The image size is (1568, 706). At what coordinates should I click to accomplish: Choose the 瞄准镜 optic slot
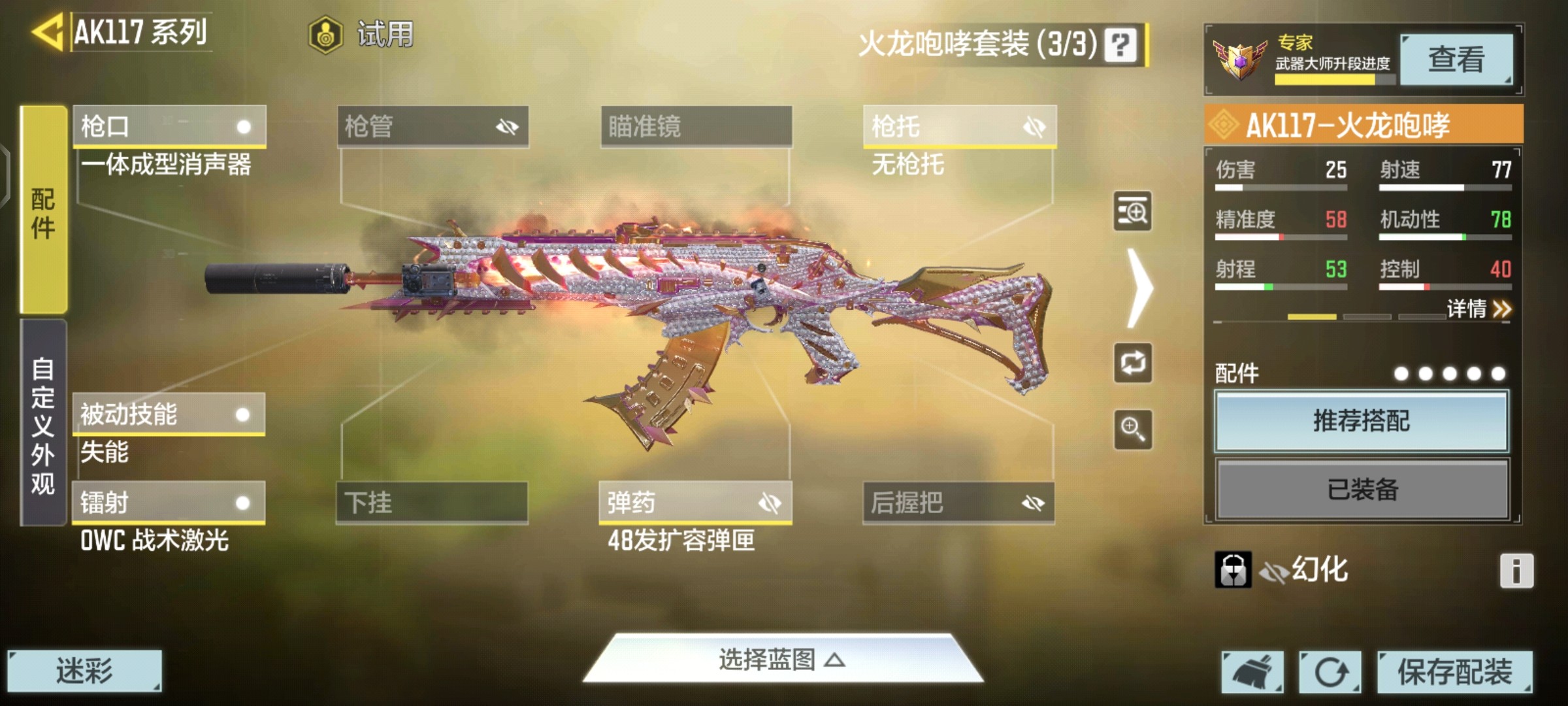[x=696, y=126]
